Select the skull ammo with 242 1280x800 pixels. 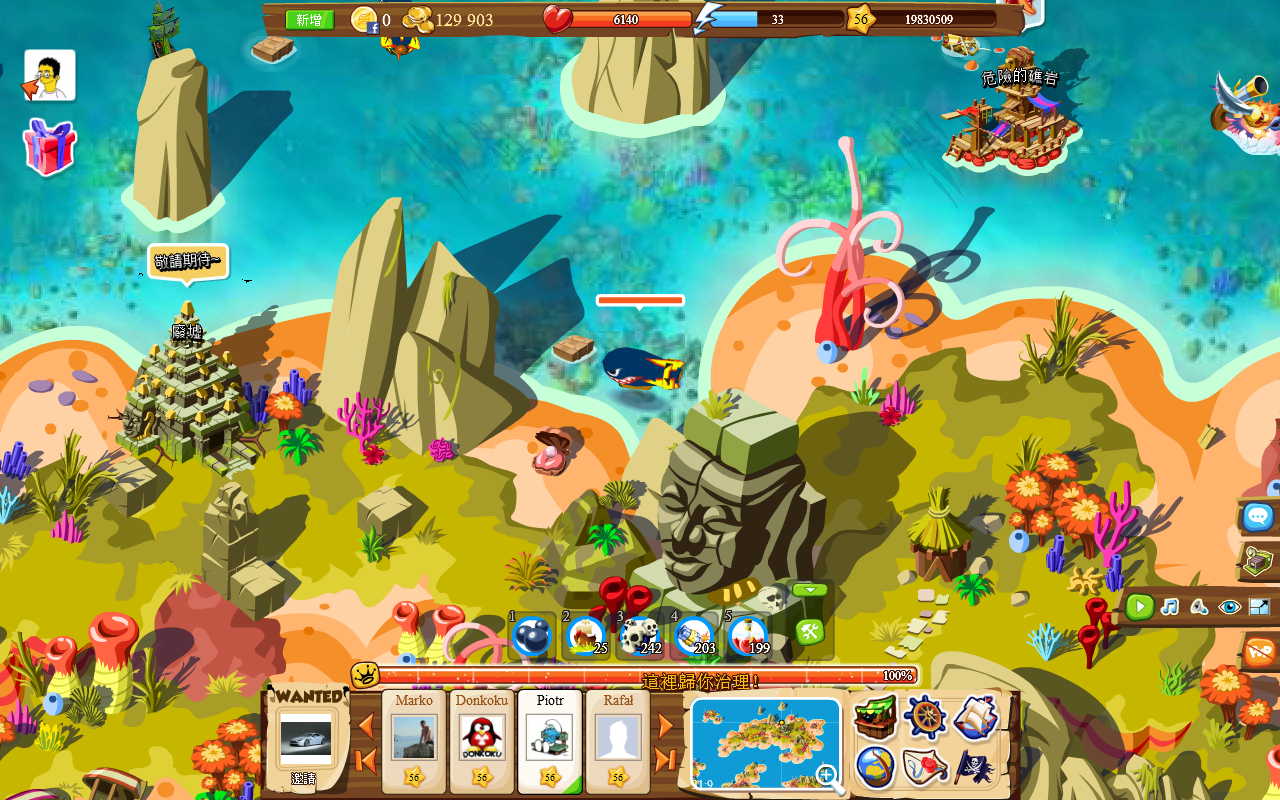click(x=639, y=636)
